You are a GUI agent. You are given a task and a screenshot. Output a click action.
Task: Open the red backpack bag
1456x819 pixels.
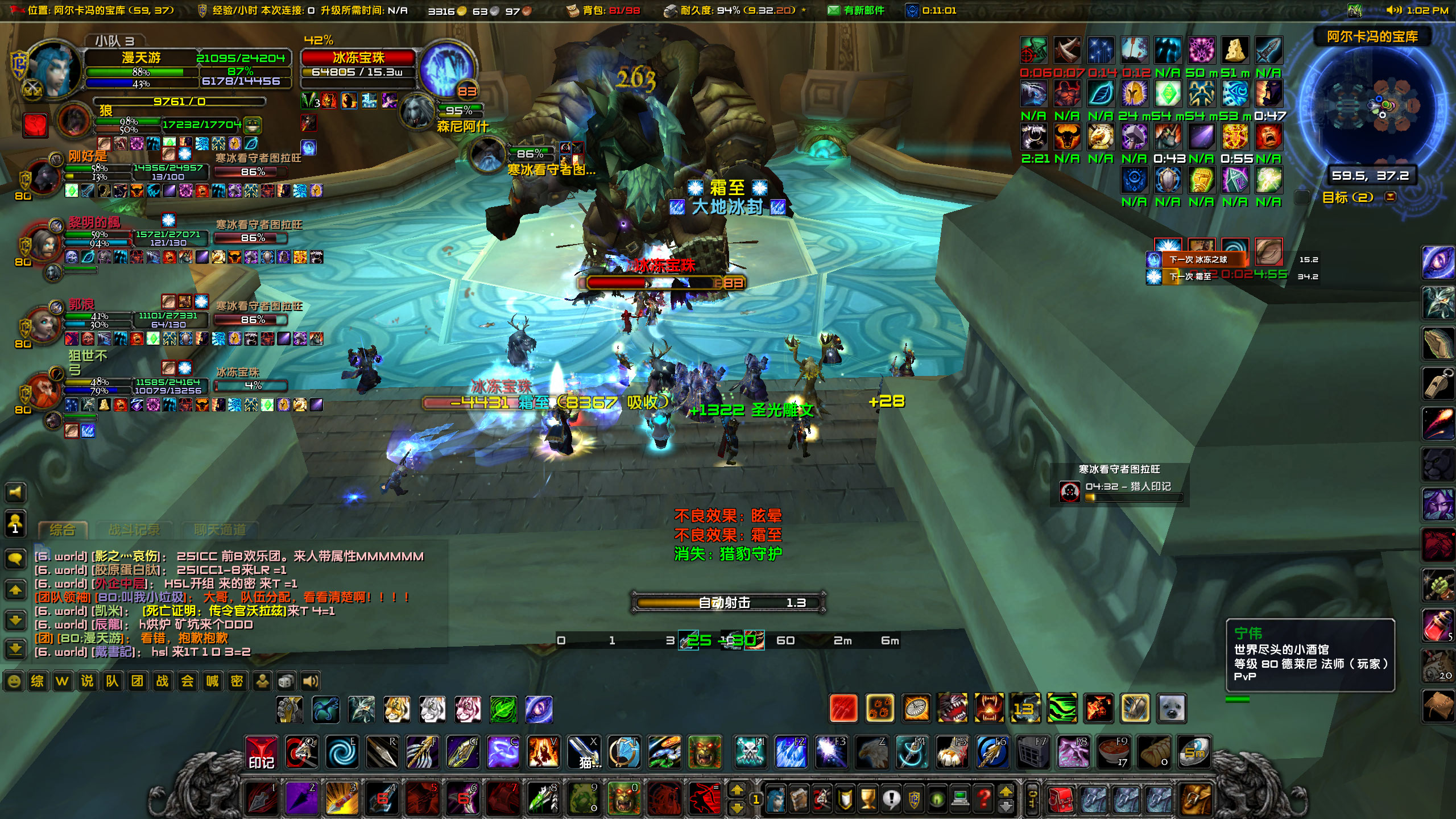1061,800
